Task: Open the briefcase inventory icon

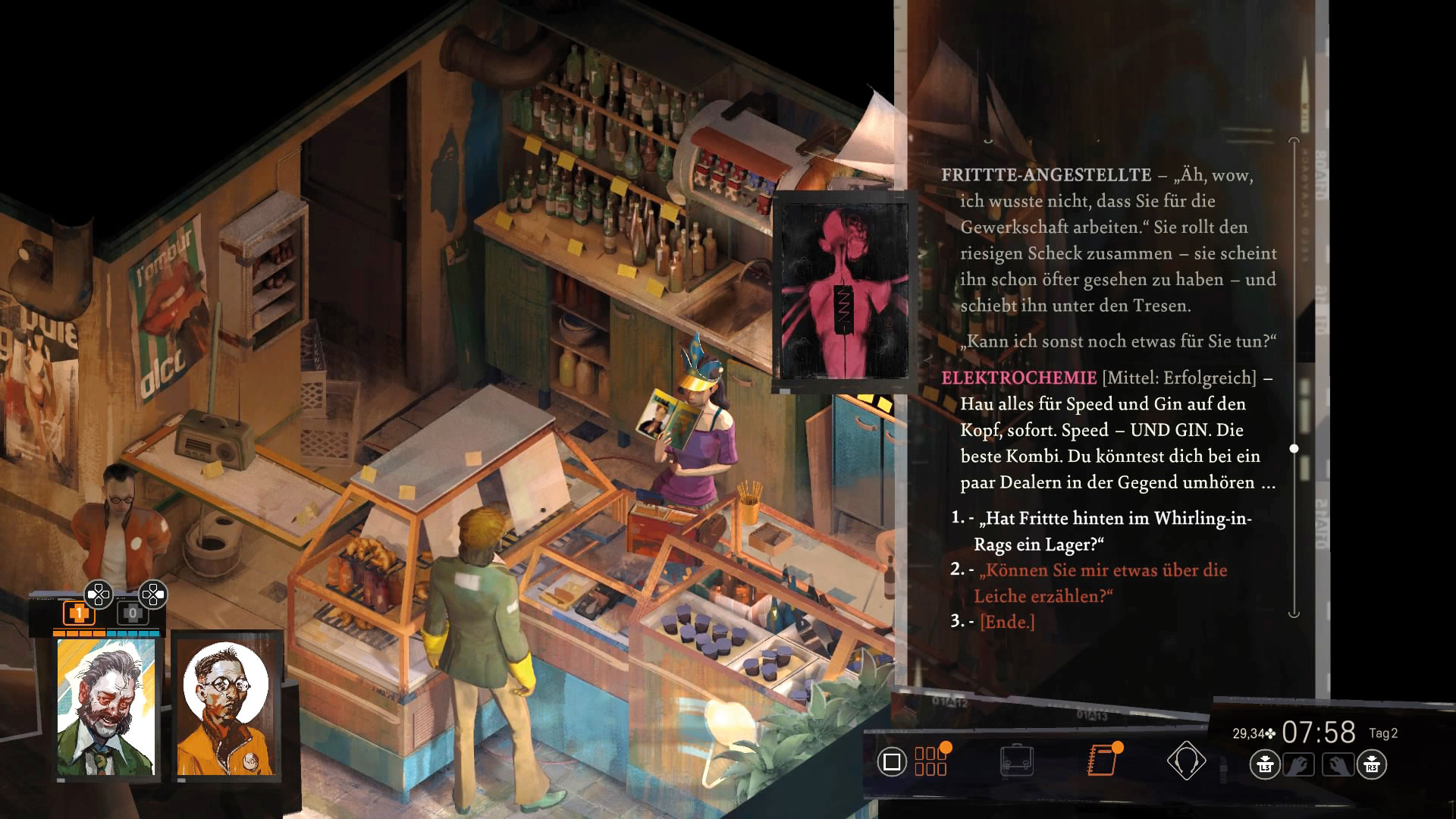Action: 1016,761
